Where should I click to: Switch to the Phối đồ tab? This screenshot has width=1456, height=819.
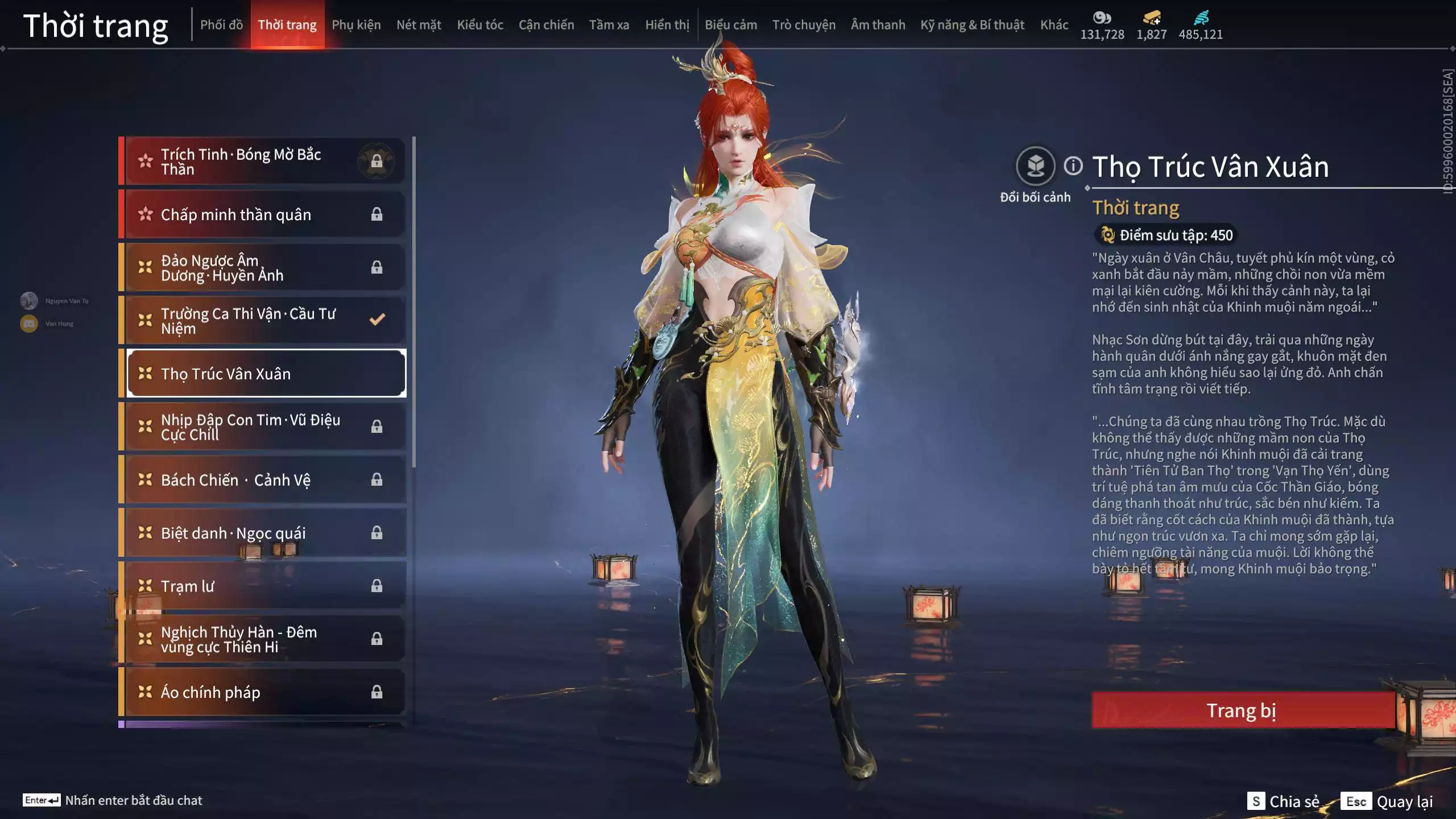point(221,25)
